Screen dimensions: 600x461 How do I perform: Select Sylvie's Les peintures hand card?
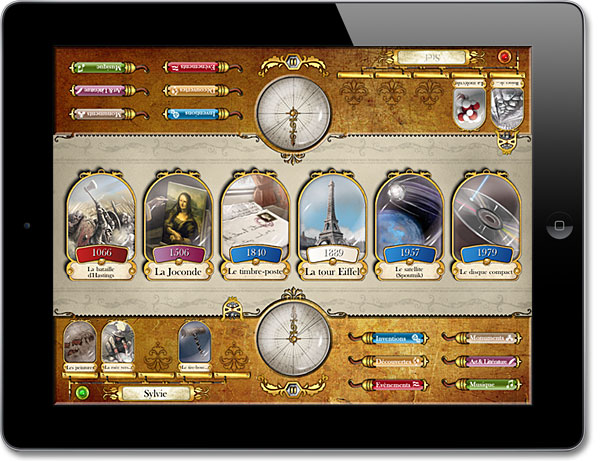click(x=80, y=345)
